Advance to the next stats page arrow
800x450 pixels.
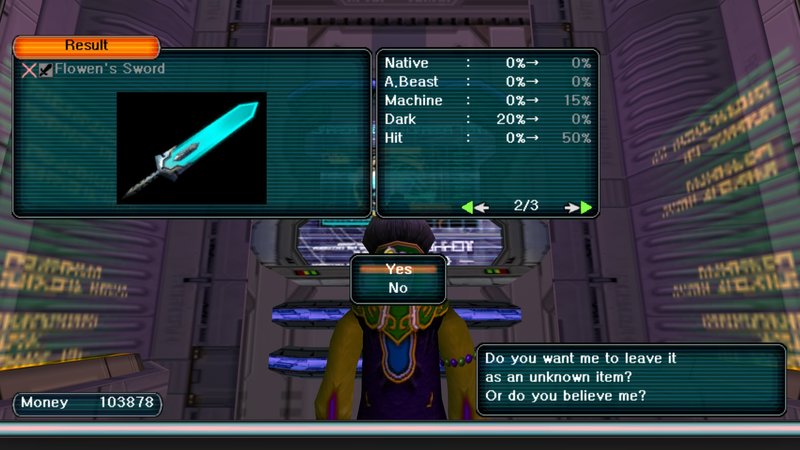click(x=579, y=207)
